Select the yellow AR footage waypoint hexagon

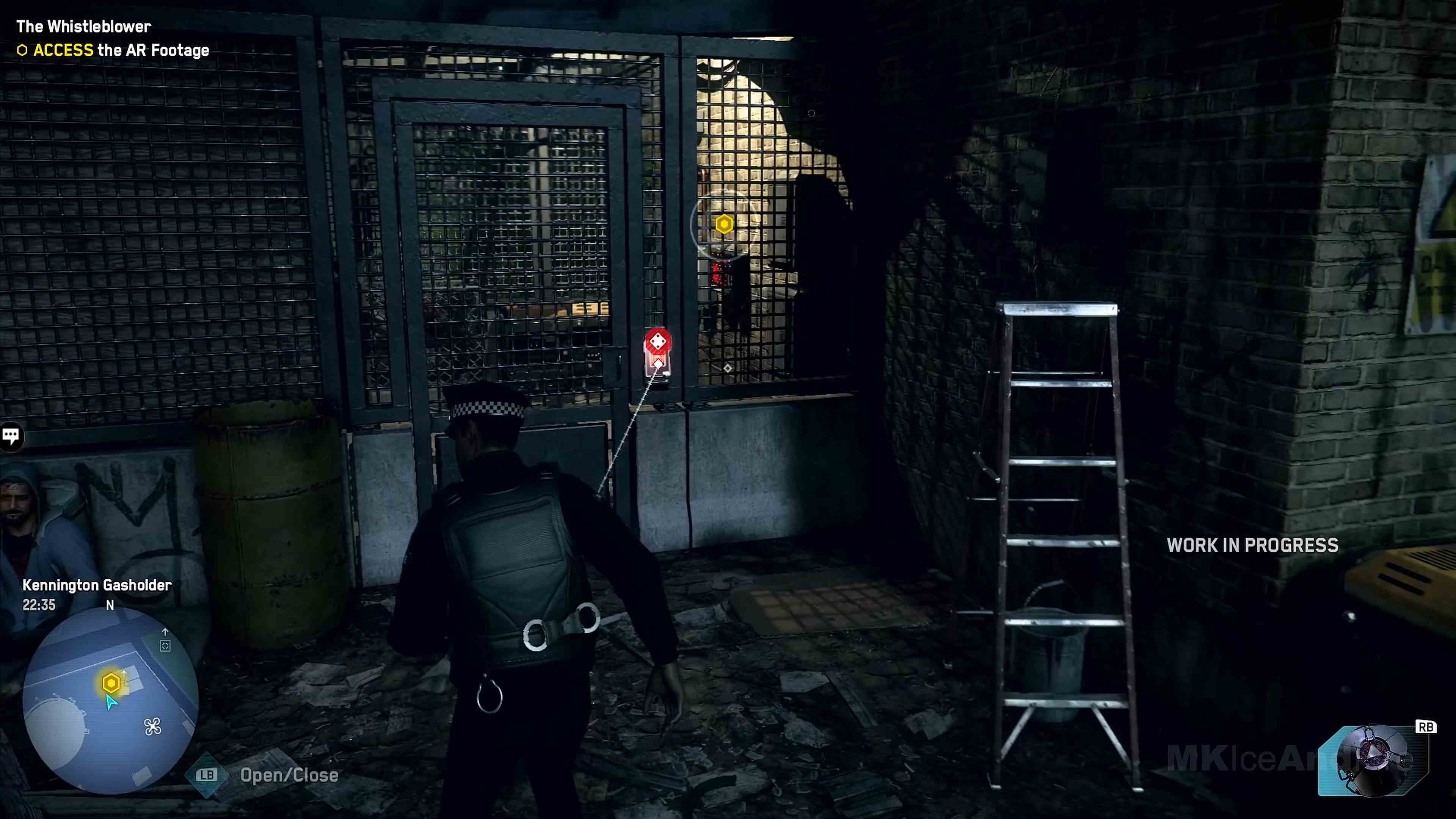(x=724, y=224)
